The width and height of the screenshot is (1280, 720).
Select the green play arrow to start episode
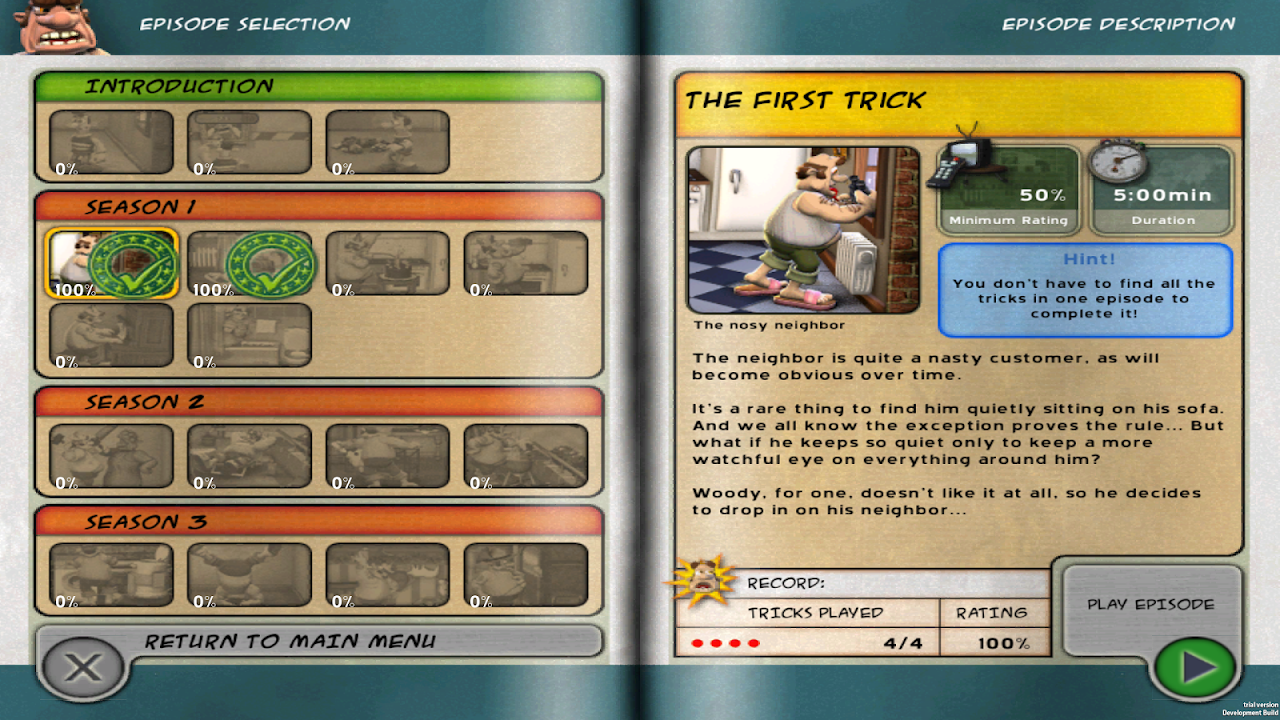point(1196,667)
